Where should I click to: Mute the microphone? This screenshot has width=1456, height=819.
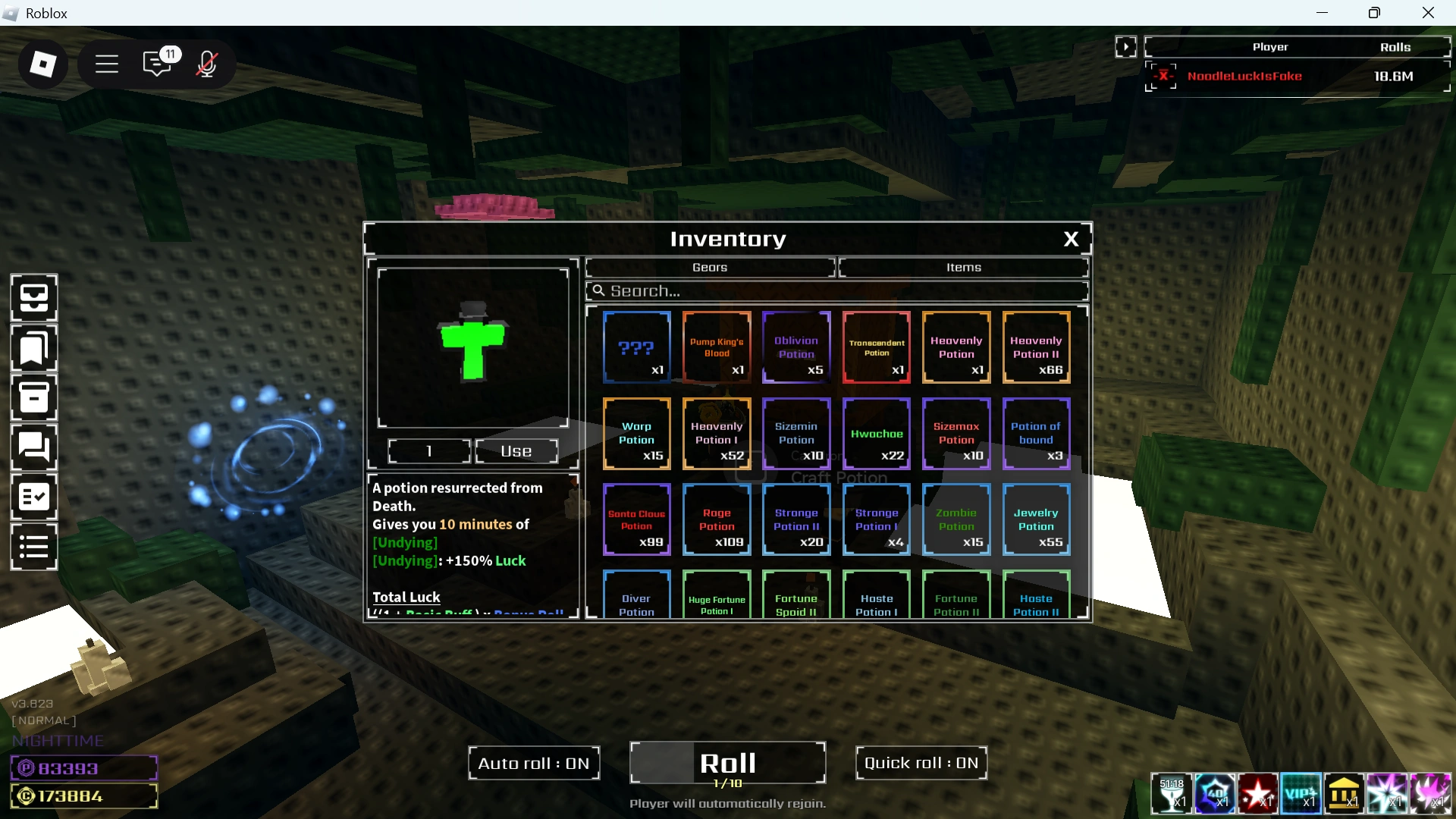[206, 64]
